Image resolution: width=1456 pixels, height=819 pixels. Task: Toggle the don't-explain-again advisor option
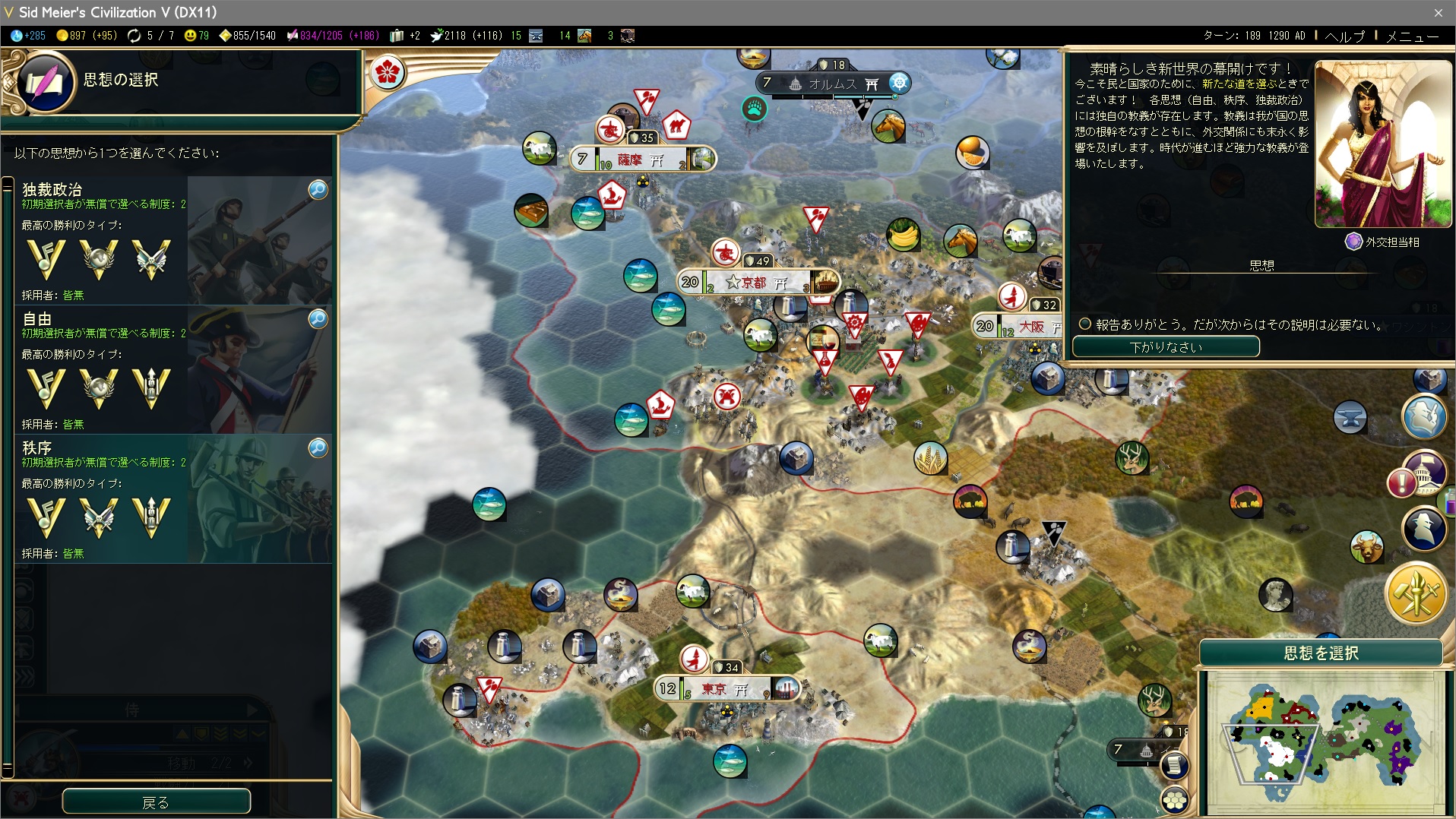[x=1085, y=324]
